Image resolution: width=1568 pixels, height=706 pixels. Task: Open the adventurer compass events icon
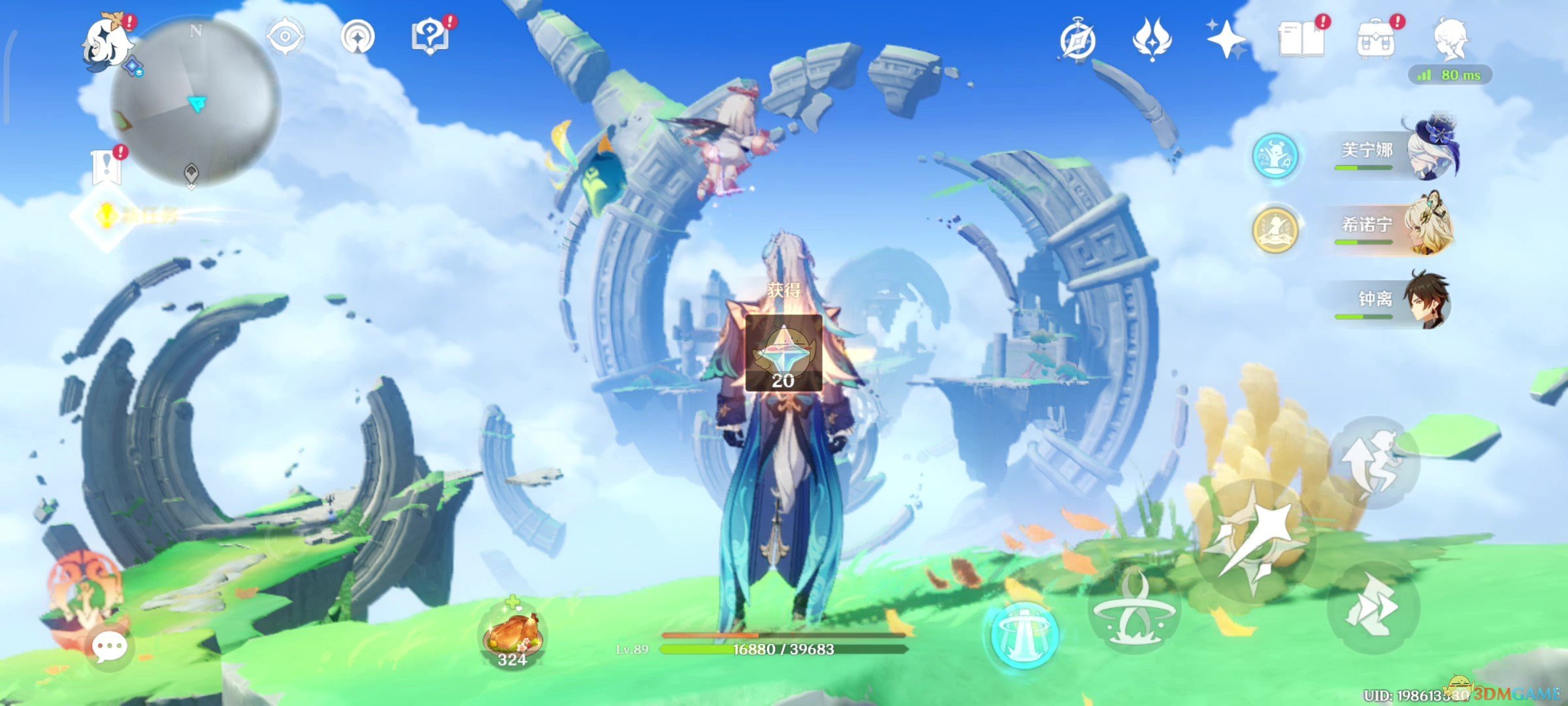(x=1077, y=41)
